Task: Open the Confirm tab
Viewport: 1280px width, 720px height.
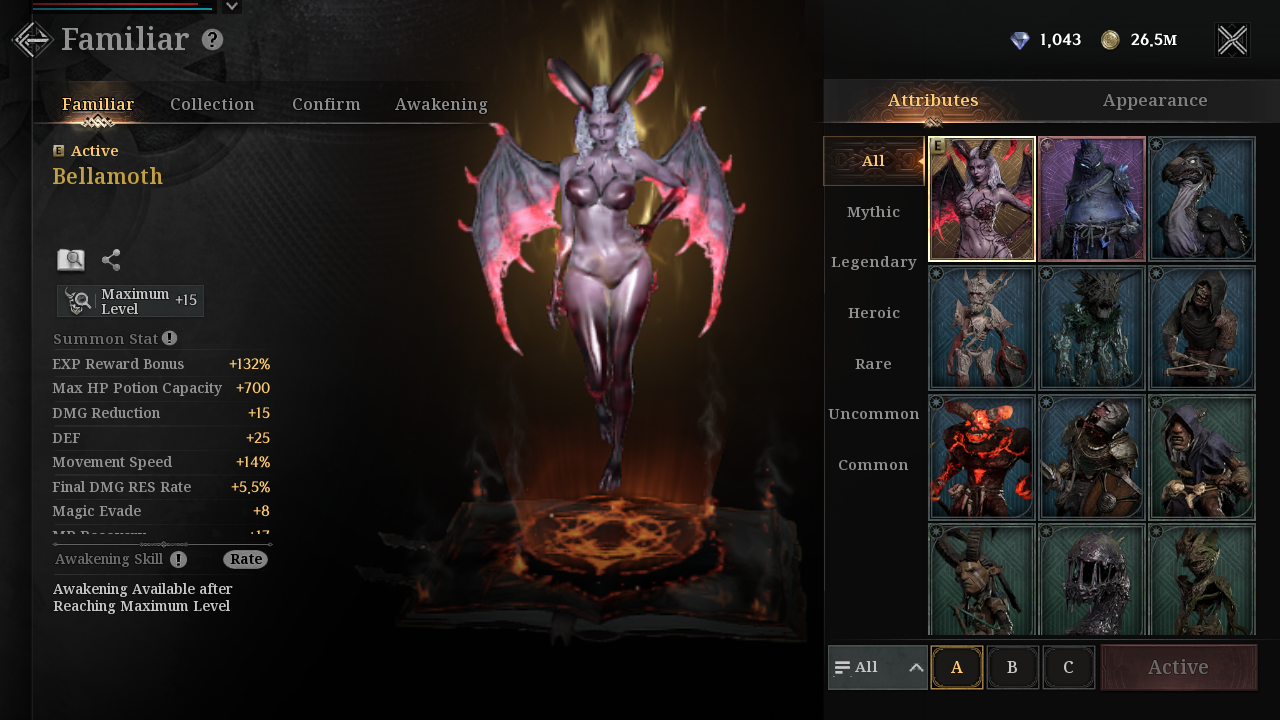Action: (x=326, y=104)
